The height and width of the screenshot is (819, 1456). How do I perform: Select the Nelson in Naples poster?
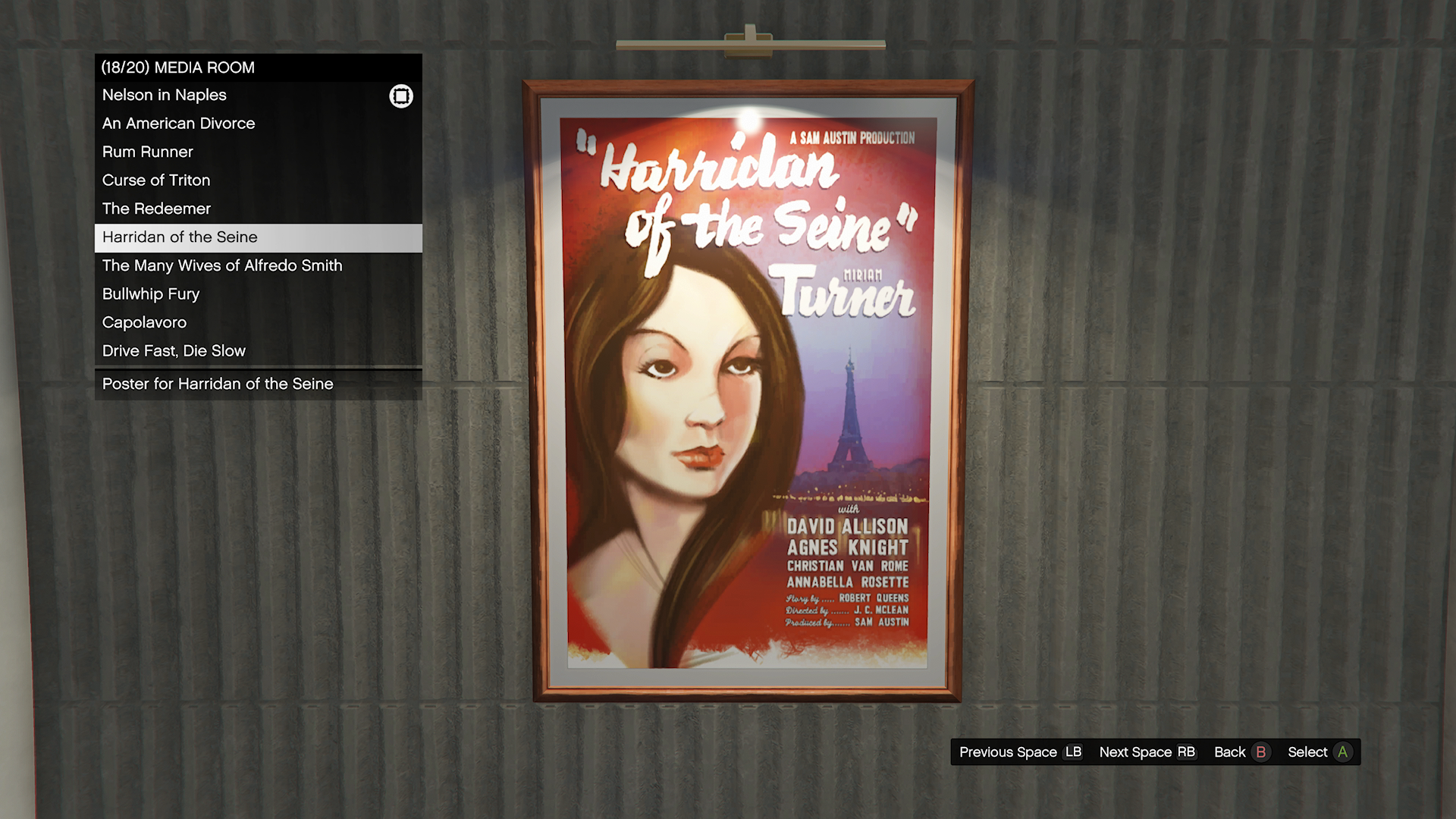165,96
